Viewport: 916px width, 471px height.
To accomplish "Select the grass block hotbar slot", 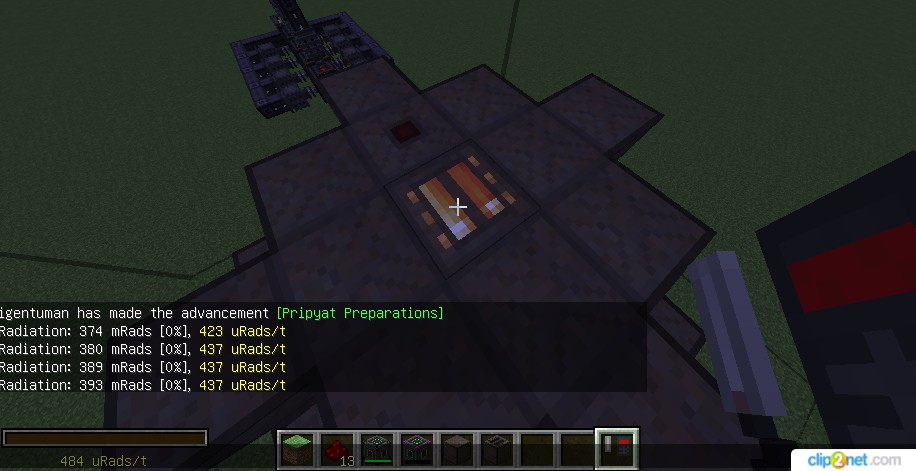I will [x=295, y=449].
